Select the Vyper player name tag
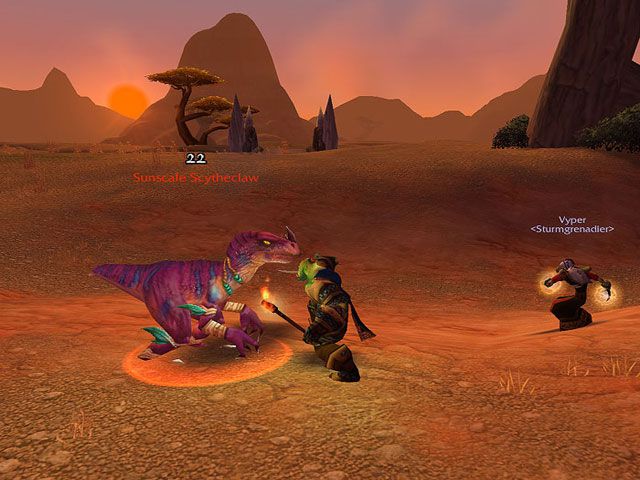This screenshot has width=640, height=480. click(571, 219)
